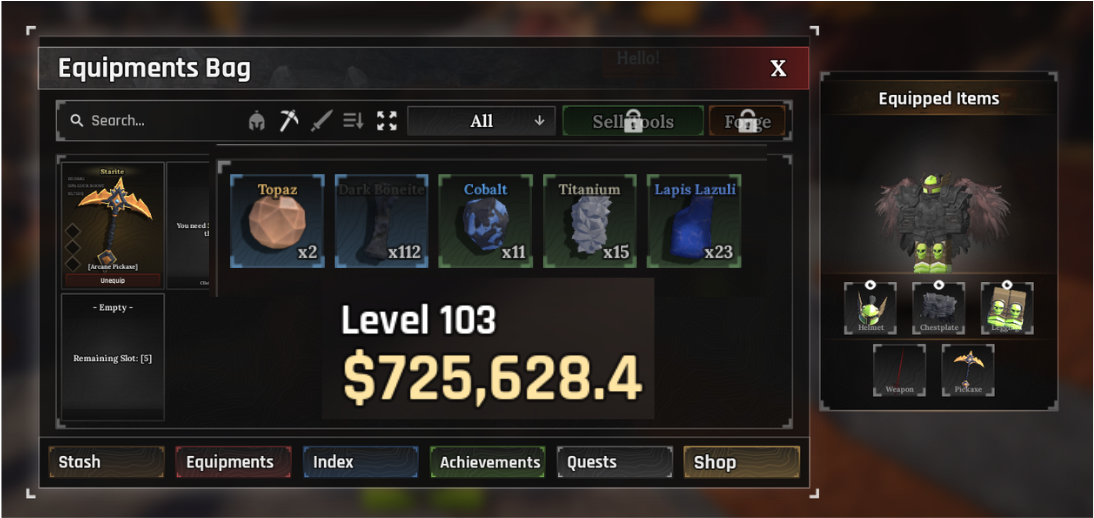Close the Equipments Bag window
The height and width of the screenshot is (518, 1094).
(778, 69)
